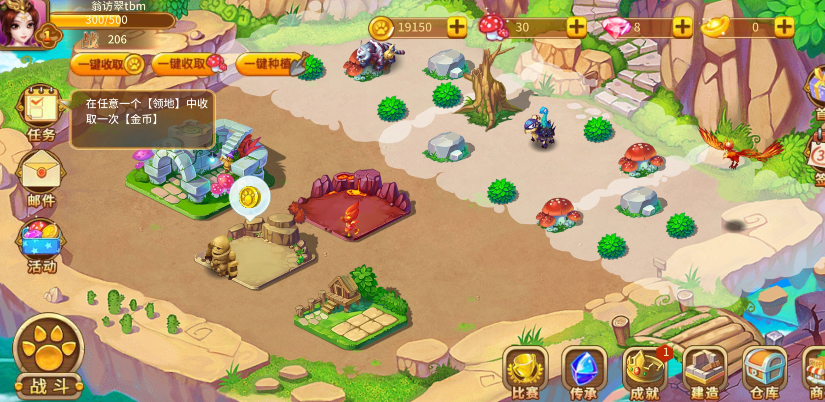This screenshot has width=825, height=402.
Task: Open the 邮件 mail inbox
Action: 41,178
